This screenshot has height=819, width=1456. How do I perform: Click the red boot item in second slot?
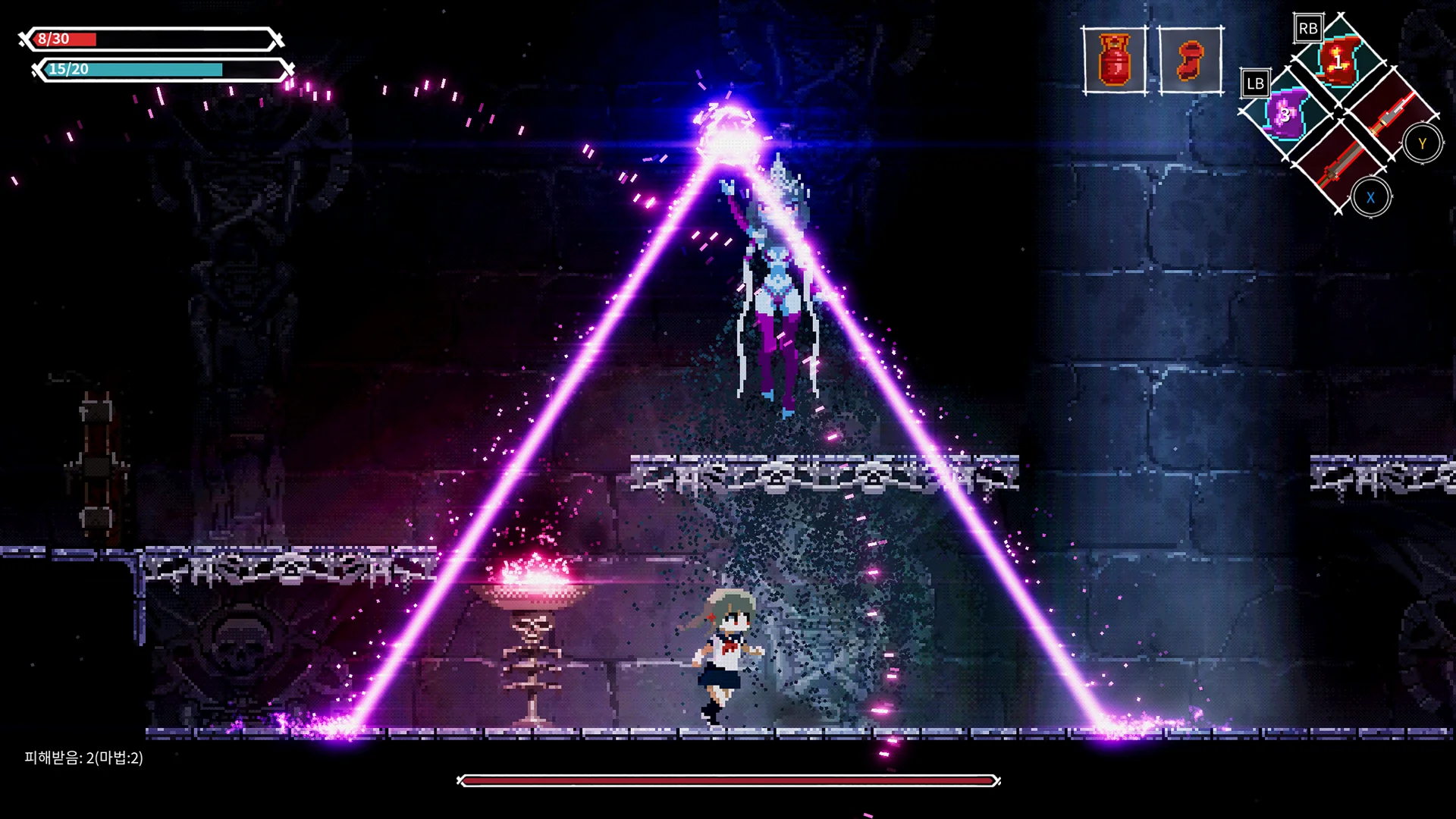tap(1191, 61)
